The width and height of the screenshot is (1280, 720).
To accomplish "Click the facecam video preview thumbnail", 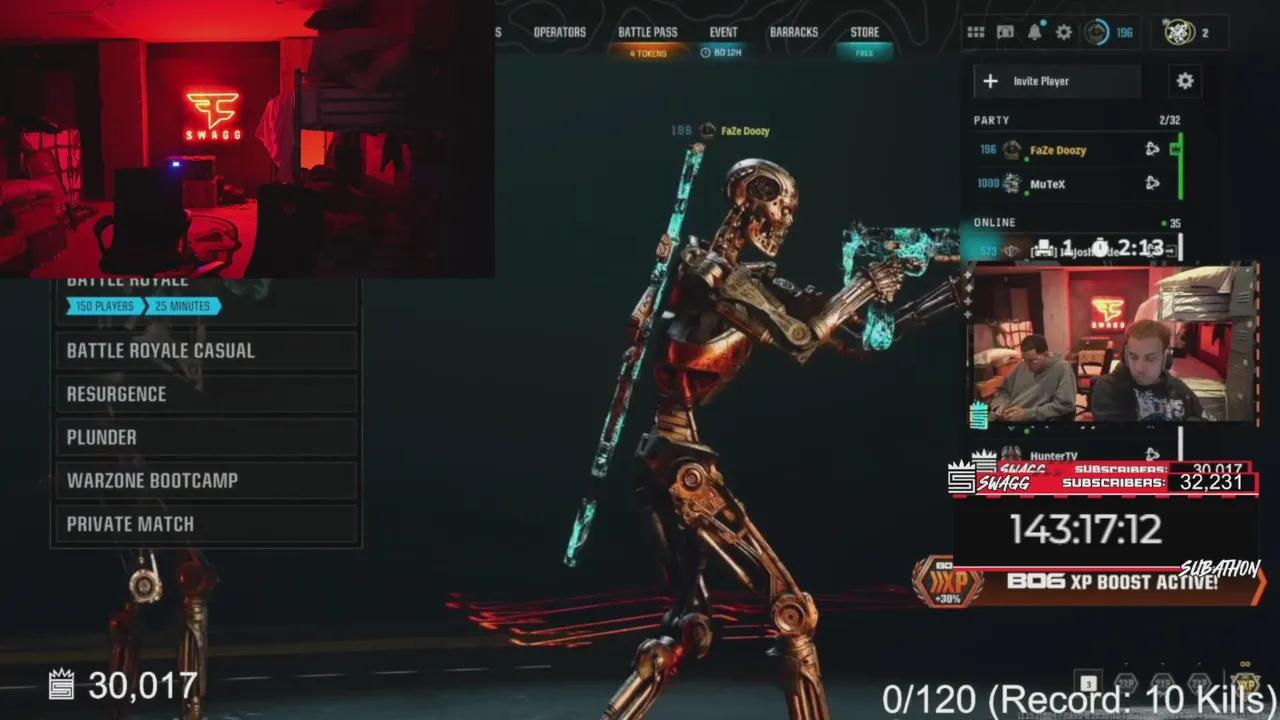I will tap(1113, 345).
